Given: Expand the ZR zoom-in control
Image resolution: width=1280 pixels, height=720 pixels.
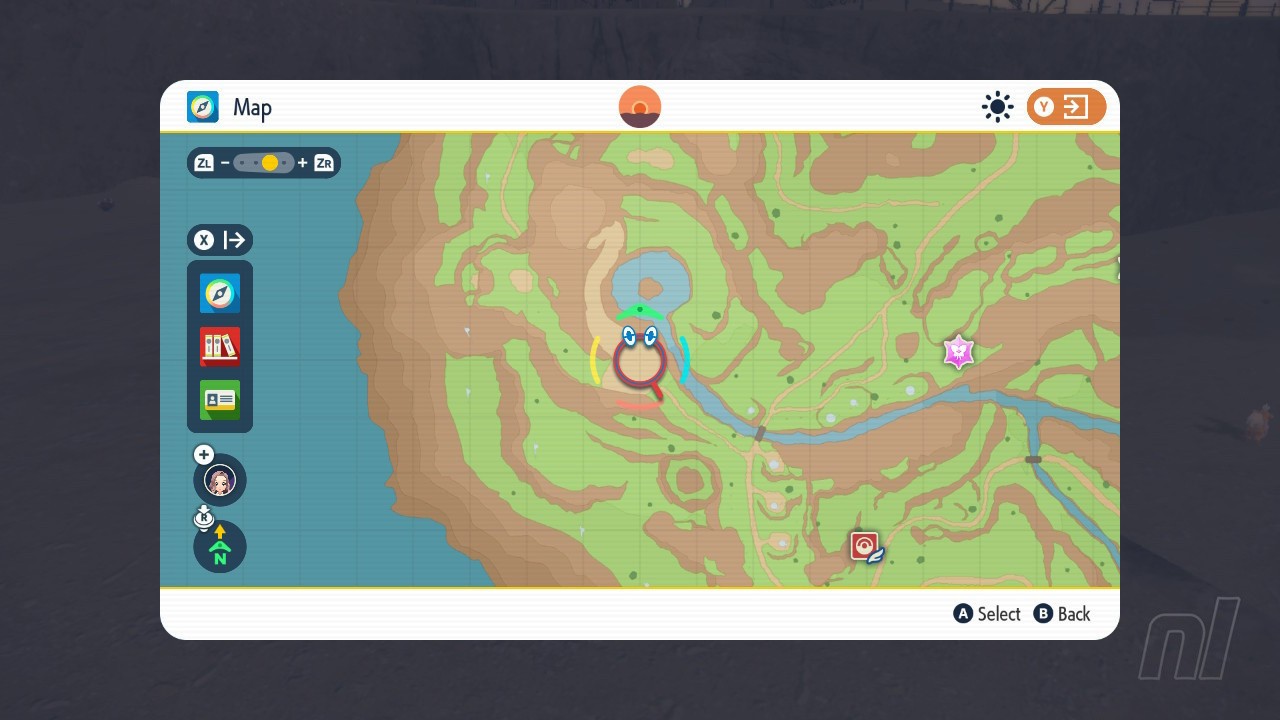Looking at the screenshot, I should point(322,162).
